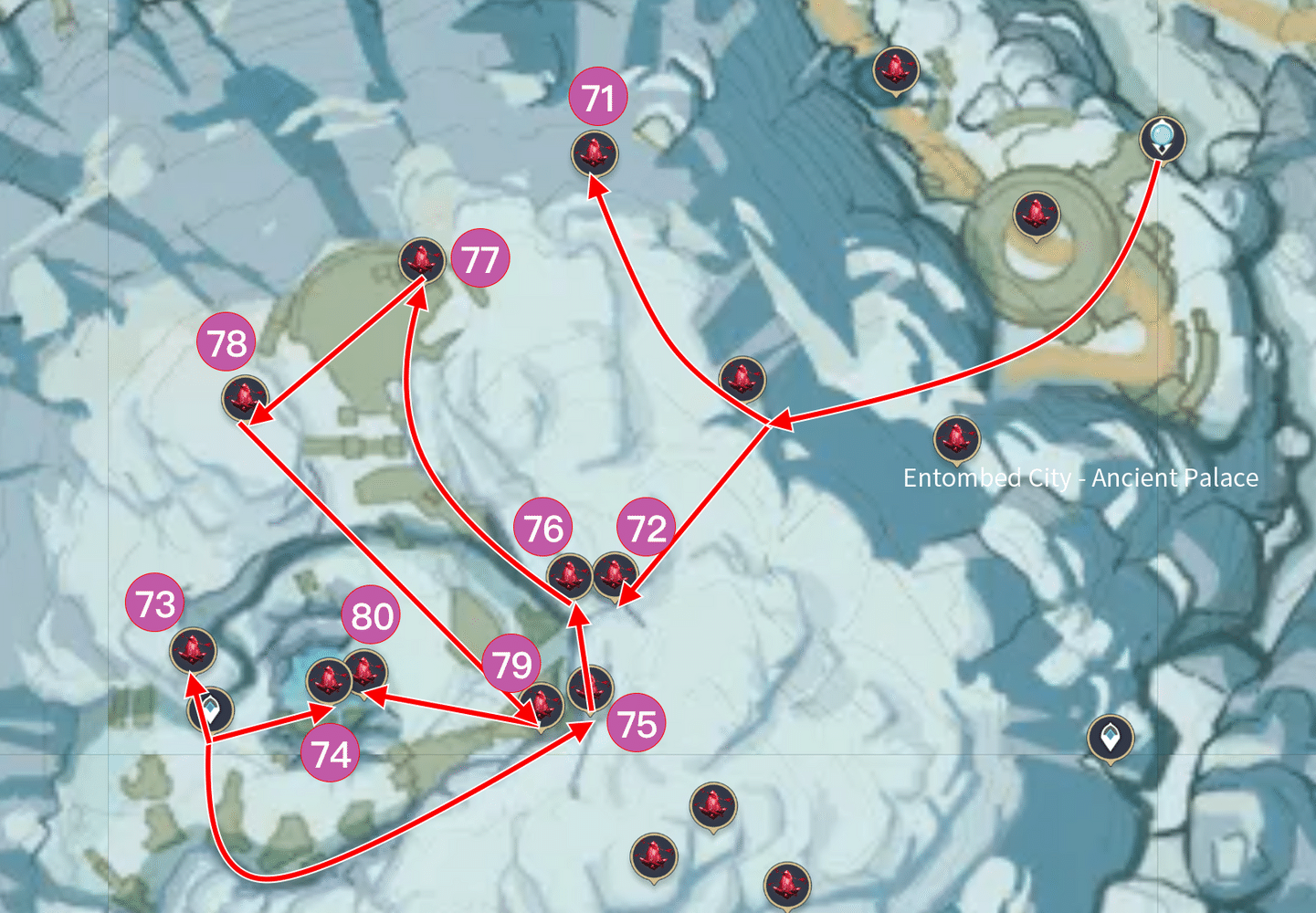Screen dimensions: 1316x913
Task: Select the teleport waypoint in the upper right
Action: click(1163, 139)
